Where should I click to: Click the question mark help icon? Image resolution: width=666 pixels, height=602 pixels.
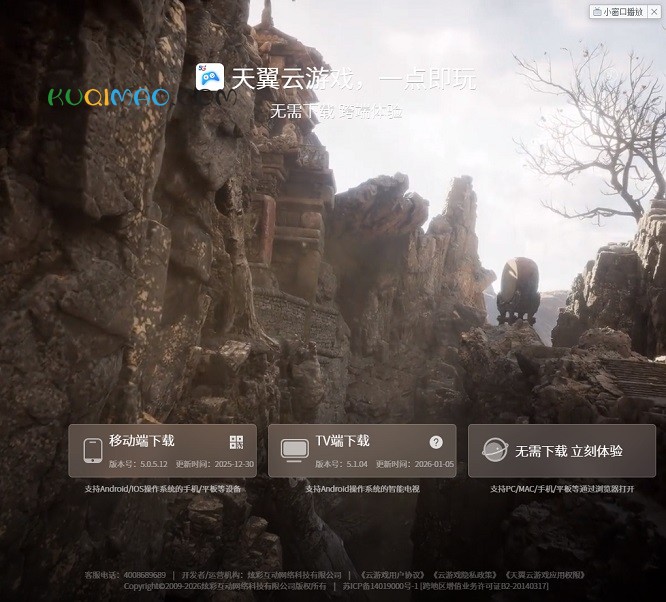tap(436, 442)
